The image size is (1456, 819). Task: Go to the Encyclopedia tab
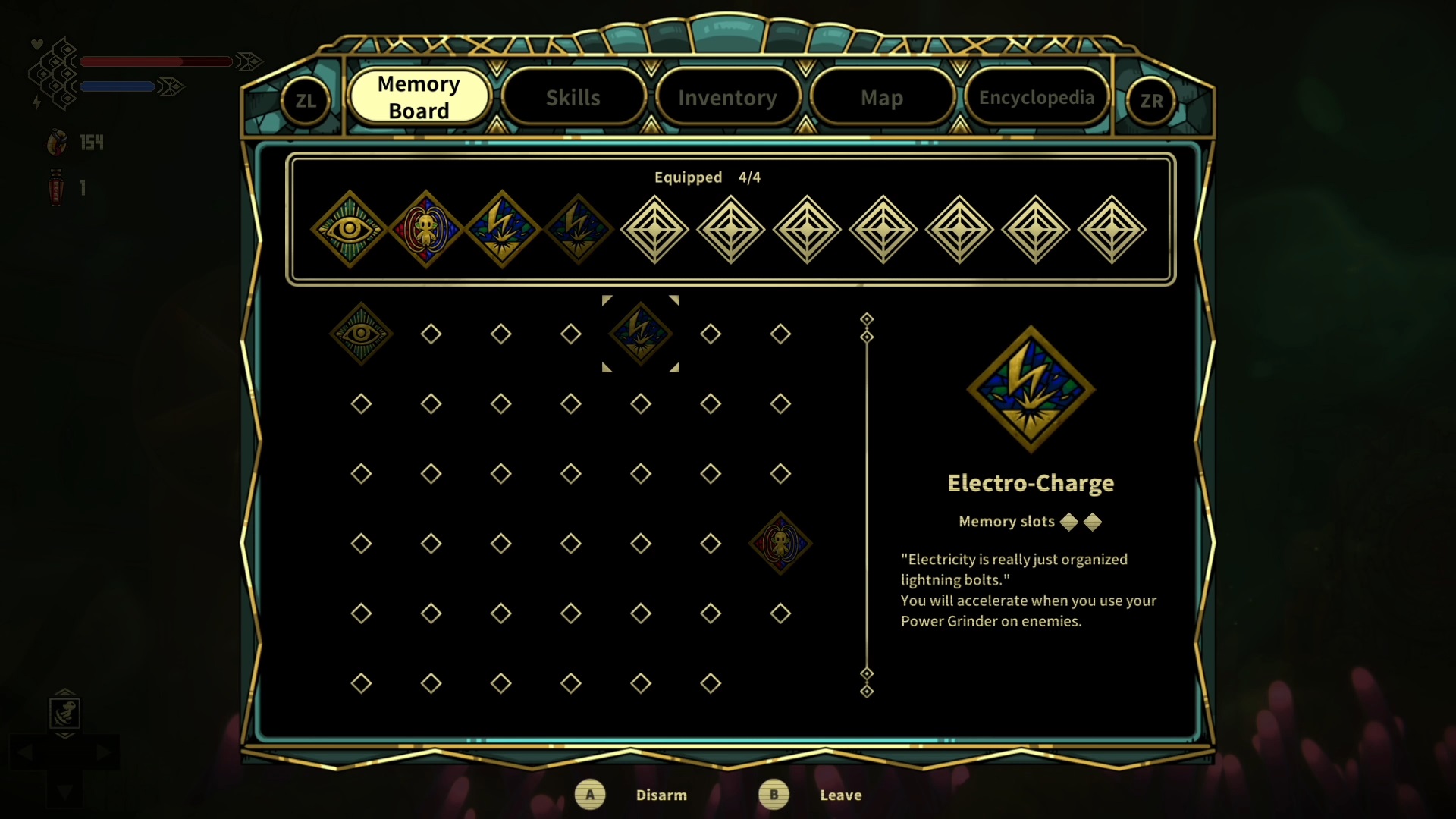click(x=1036, y=98)
